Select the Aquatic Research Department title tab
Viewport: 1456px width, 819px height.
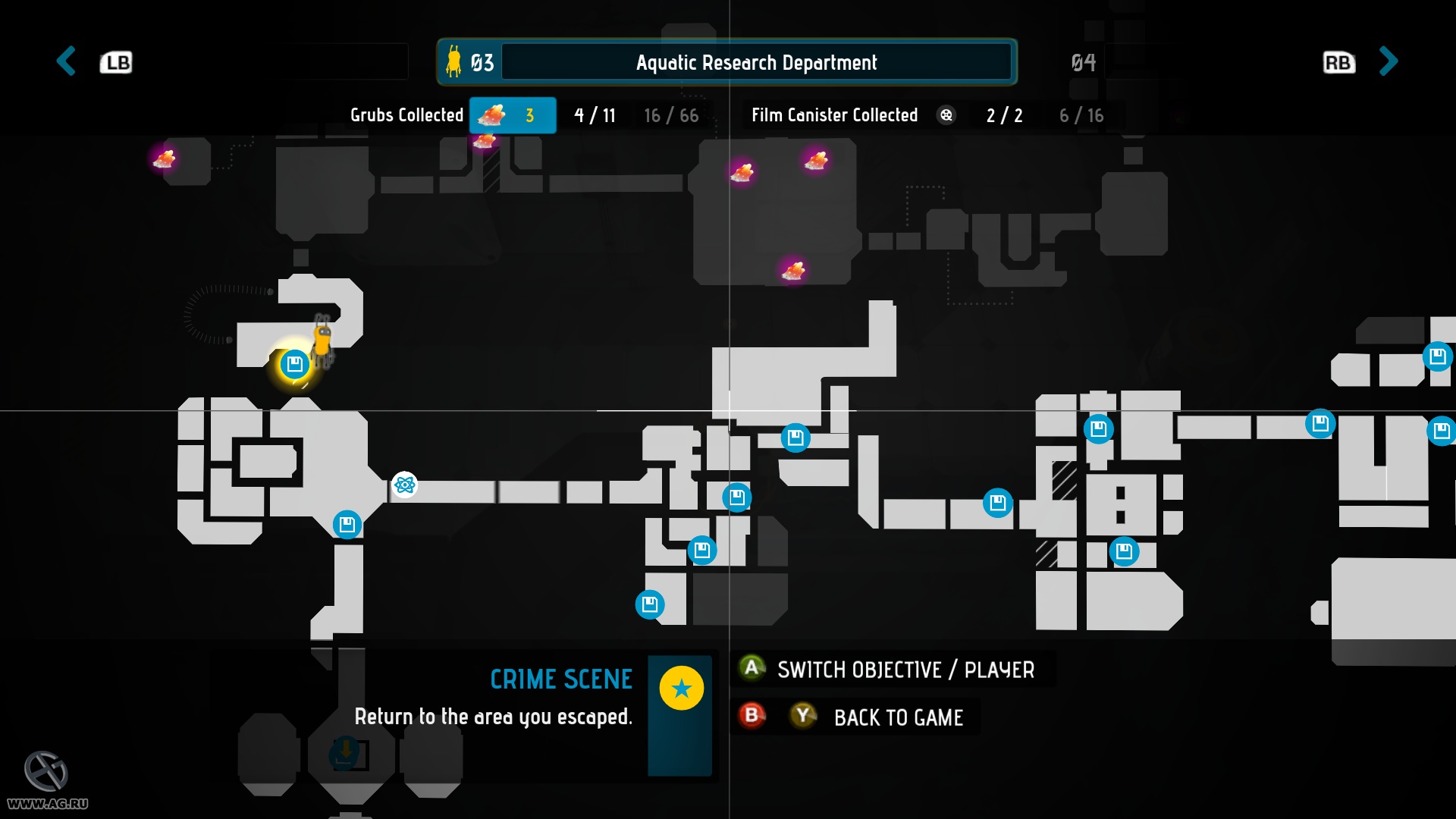point(757,62)
